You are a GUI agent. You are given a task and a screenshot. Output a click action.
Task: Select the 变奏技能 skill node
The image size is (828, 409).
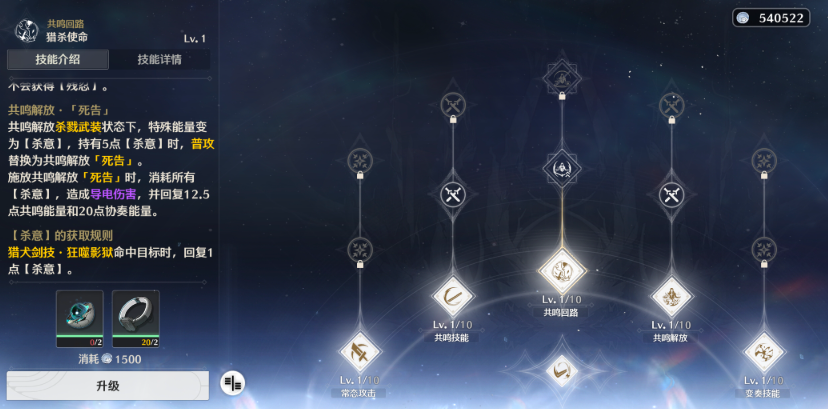(x=765, y=352)
